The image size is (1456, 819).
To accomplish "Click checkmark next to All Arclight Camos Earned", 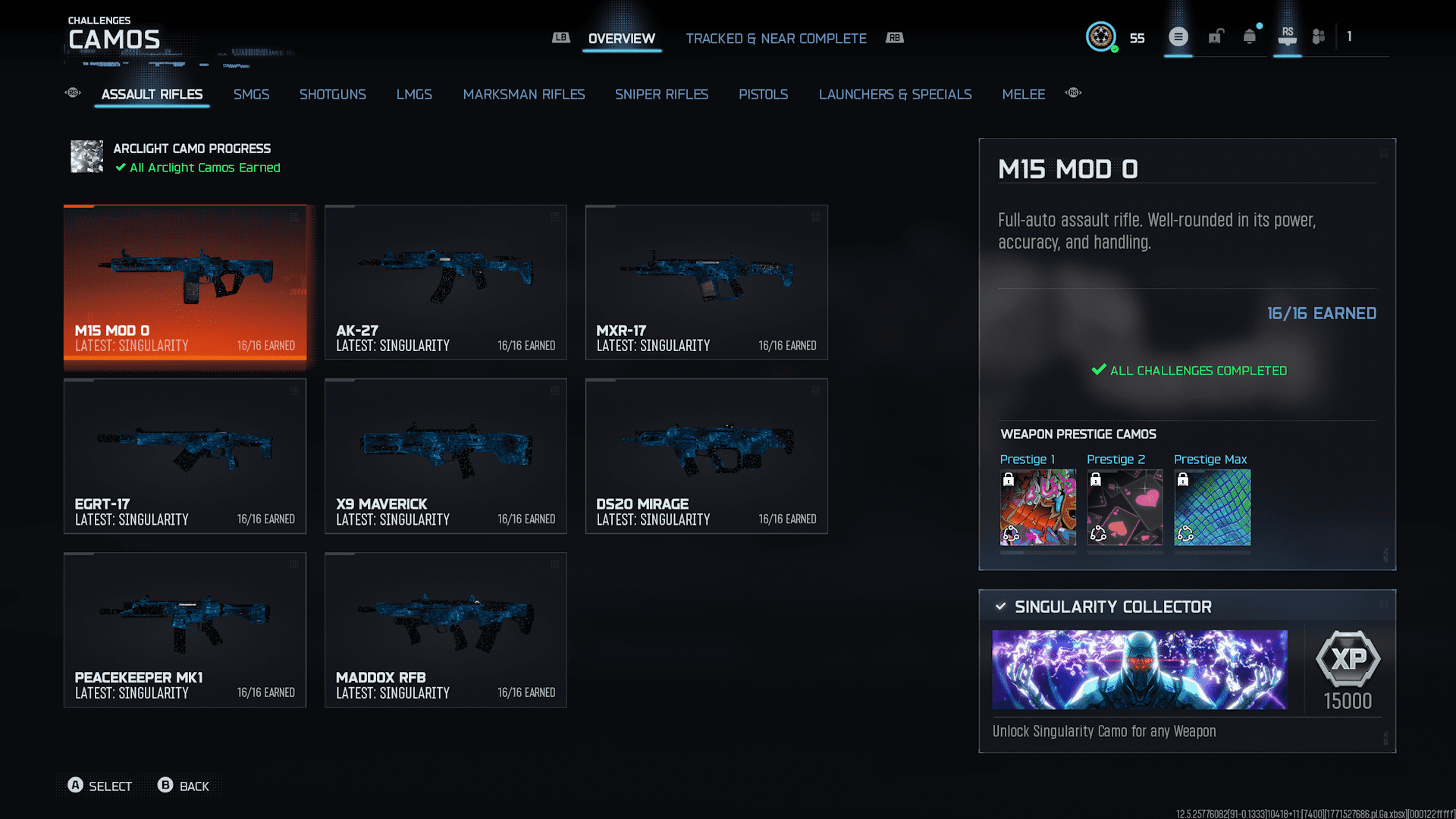I will 119,168.
